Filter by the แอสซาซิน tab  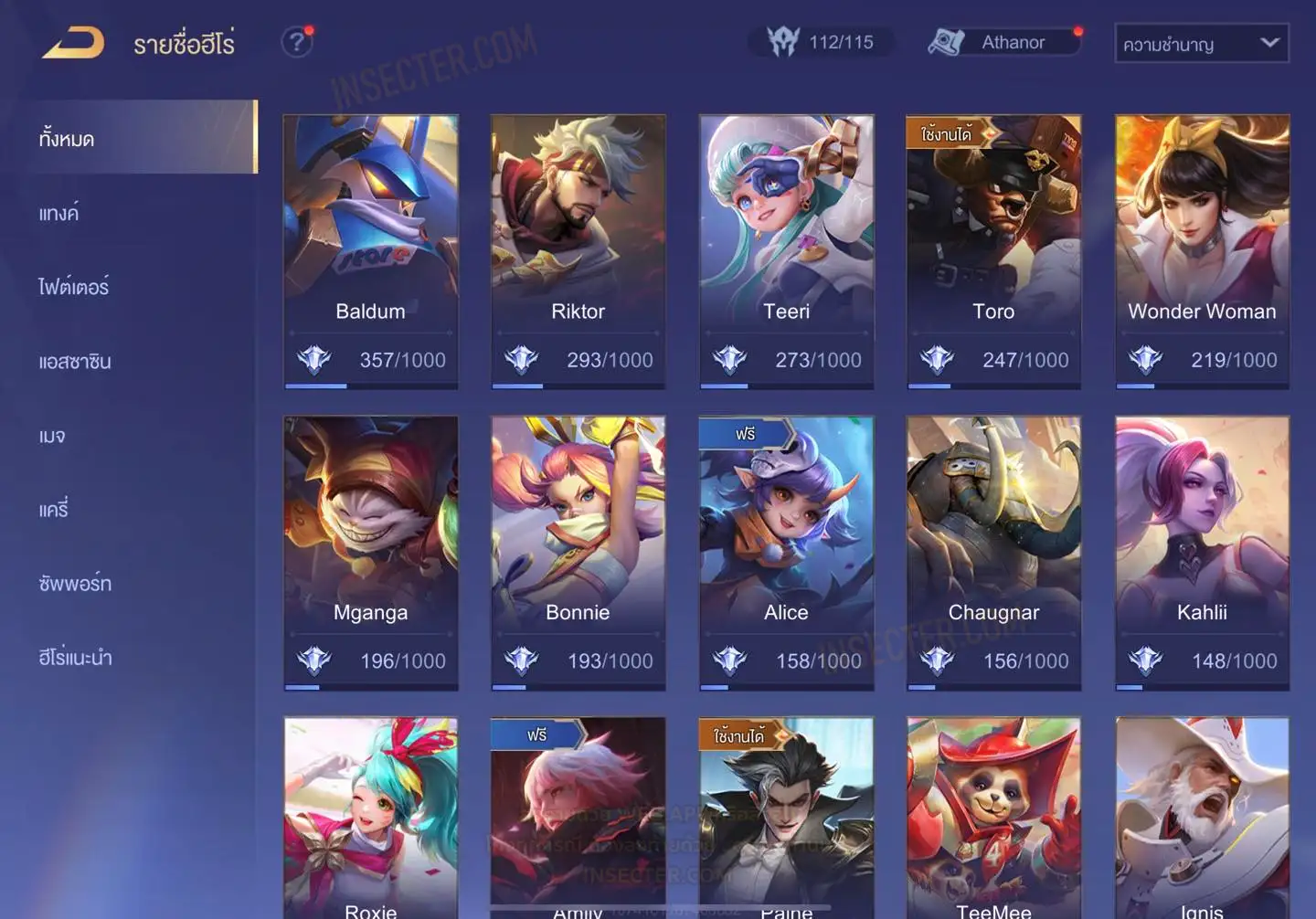coord(75,362)
